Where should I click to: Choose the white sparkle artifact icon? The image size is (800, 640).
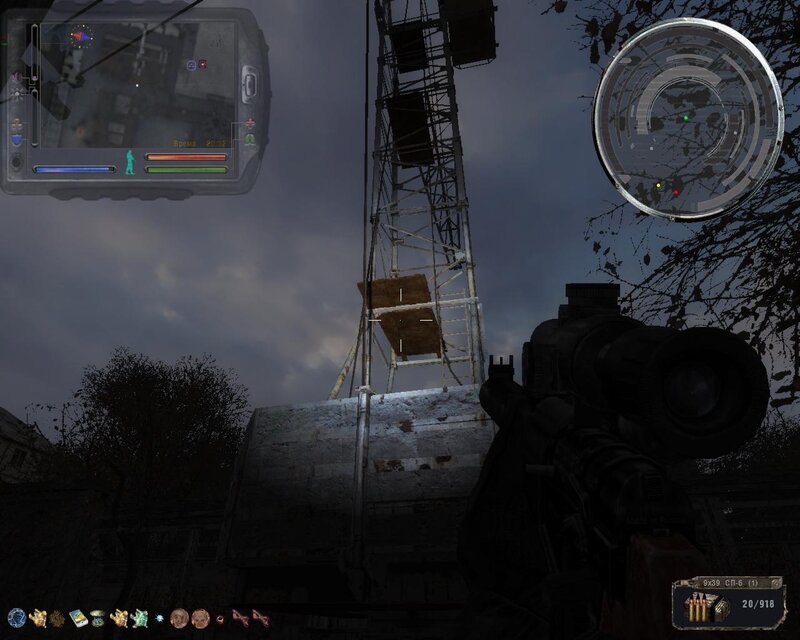point(159,617)
